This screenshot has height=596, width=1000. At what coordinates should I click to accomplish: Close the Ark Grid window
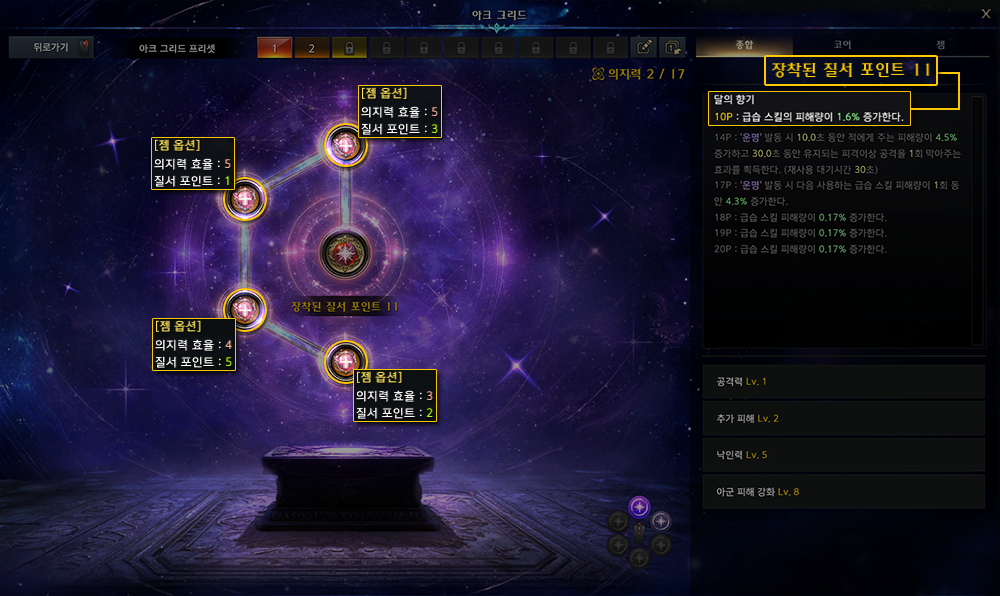pyautogui.click(x=984, y=13)
